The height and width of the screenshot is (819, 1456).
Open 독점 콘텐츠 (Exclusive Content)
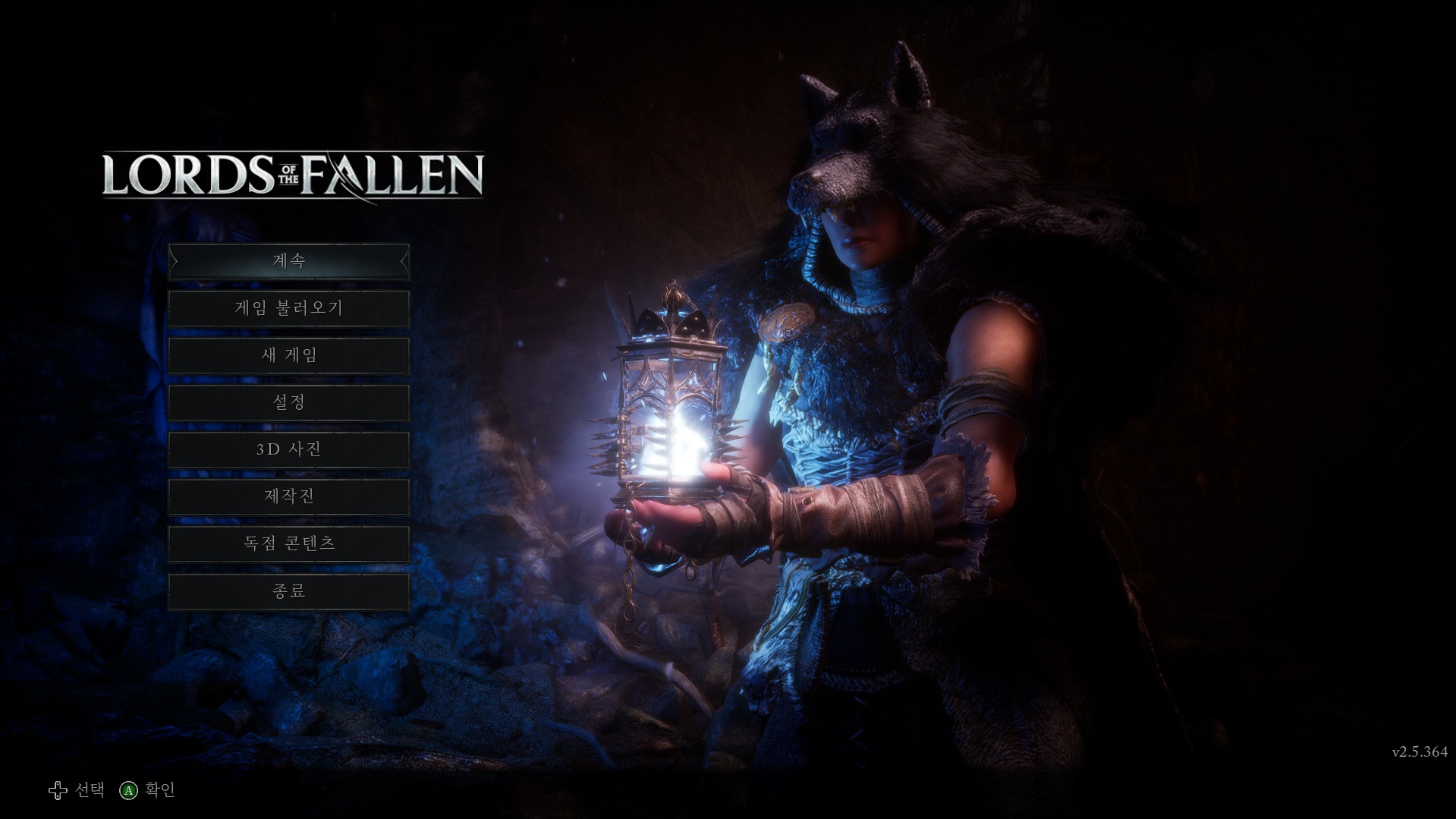[288, 544]
